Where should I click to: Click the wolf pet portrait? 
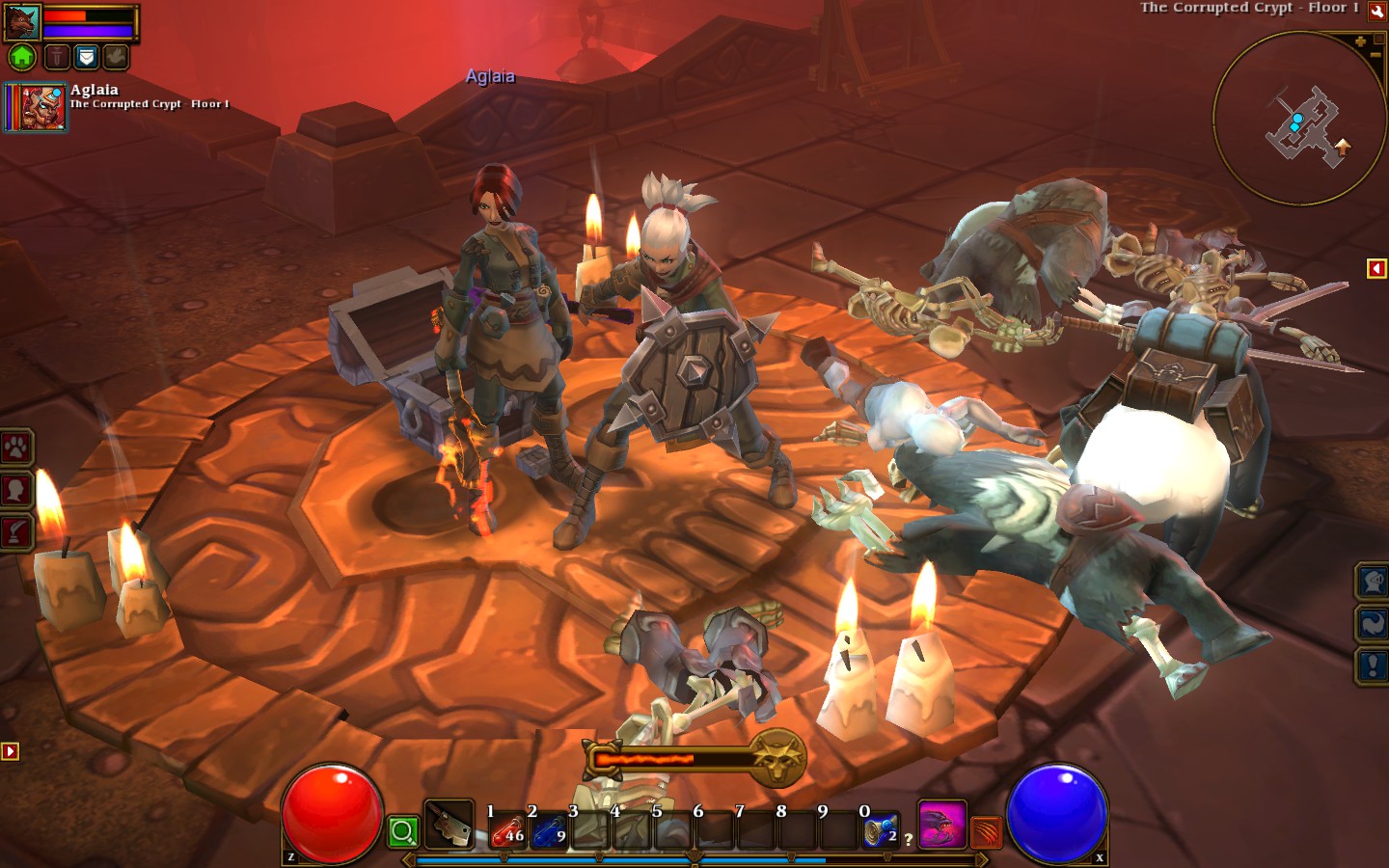[22, 22]
